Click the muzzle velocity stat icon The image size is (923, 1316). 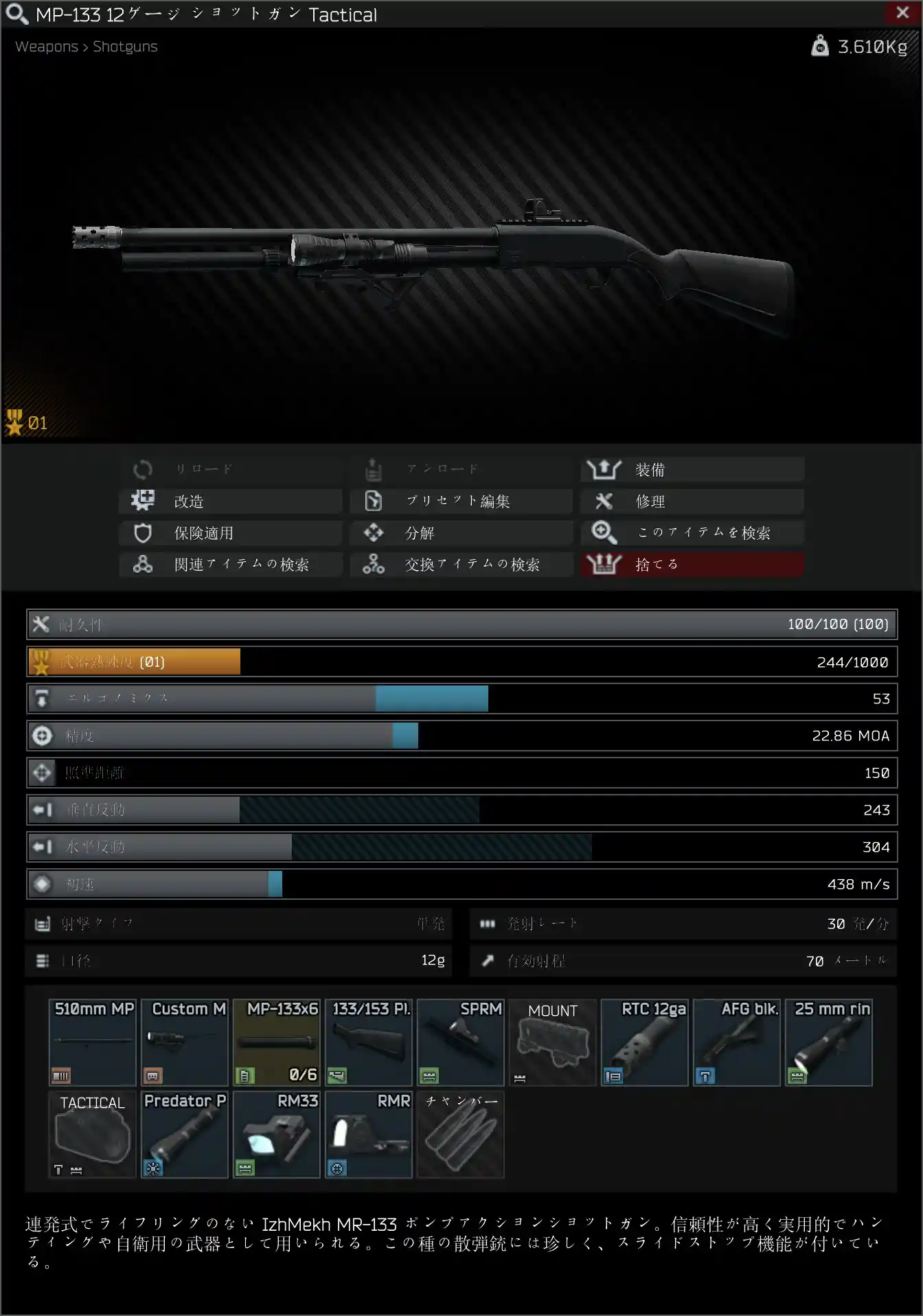tap(42, 884)
